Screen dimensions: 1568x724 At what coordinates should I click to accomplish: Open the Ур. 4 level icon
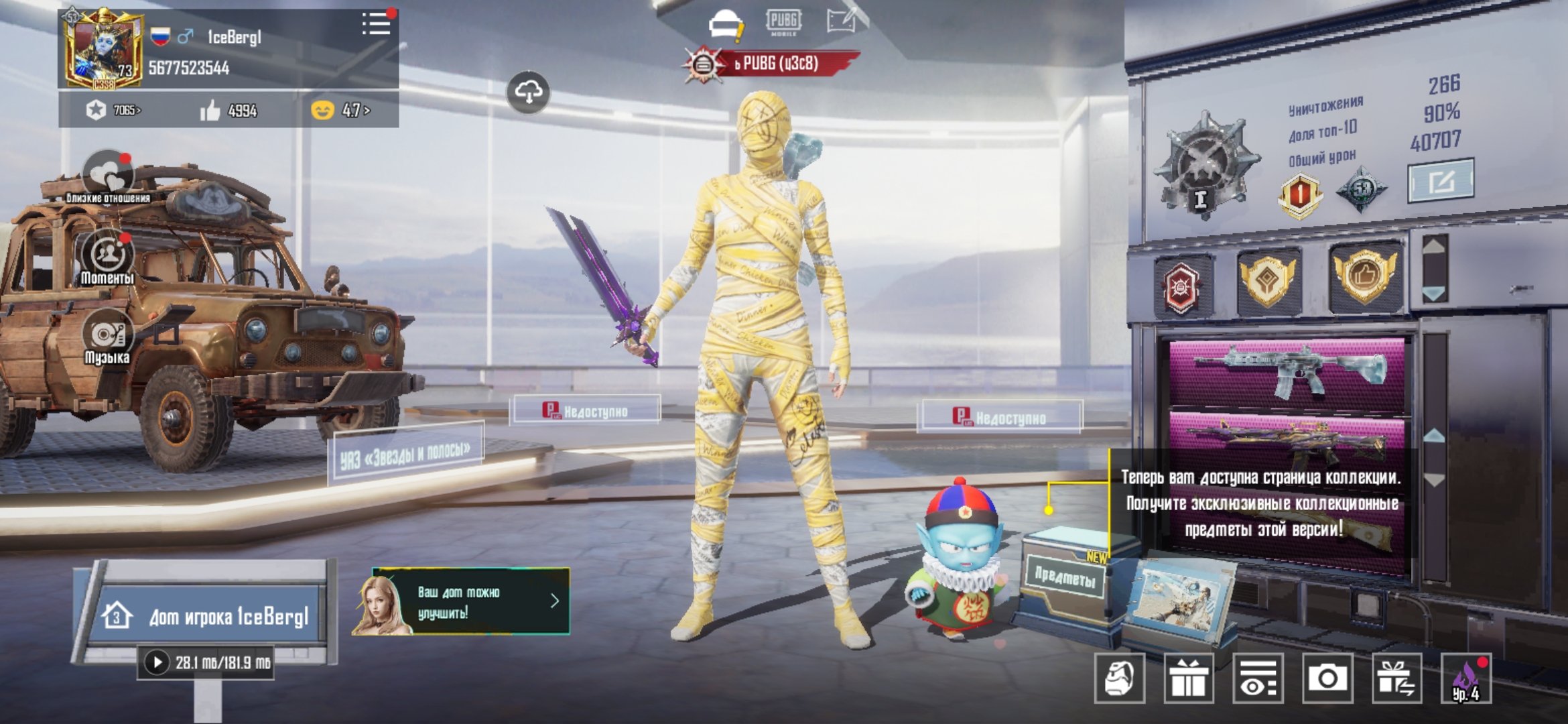tap(1466, 678)
